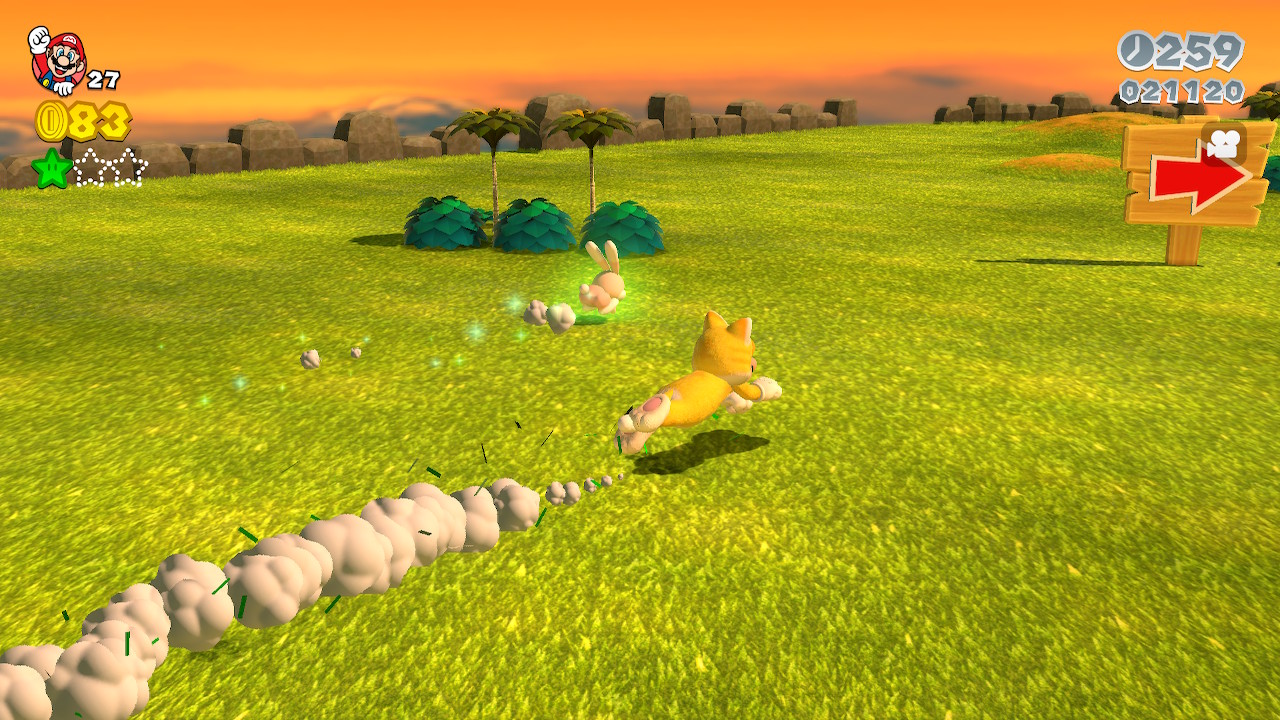
Task: Click the Mario lives portrait icon
Action: 58,60
